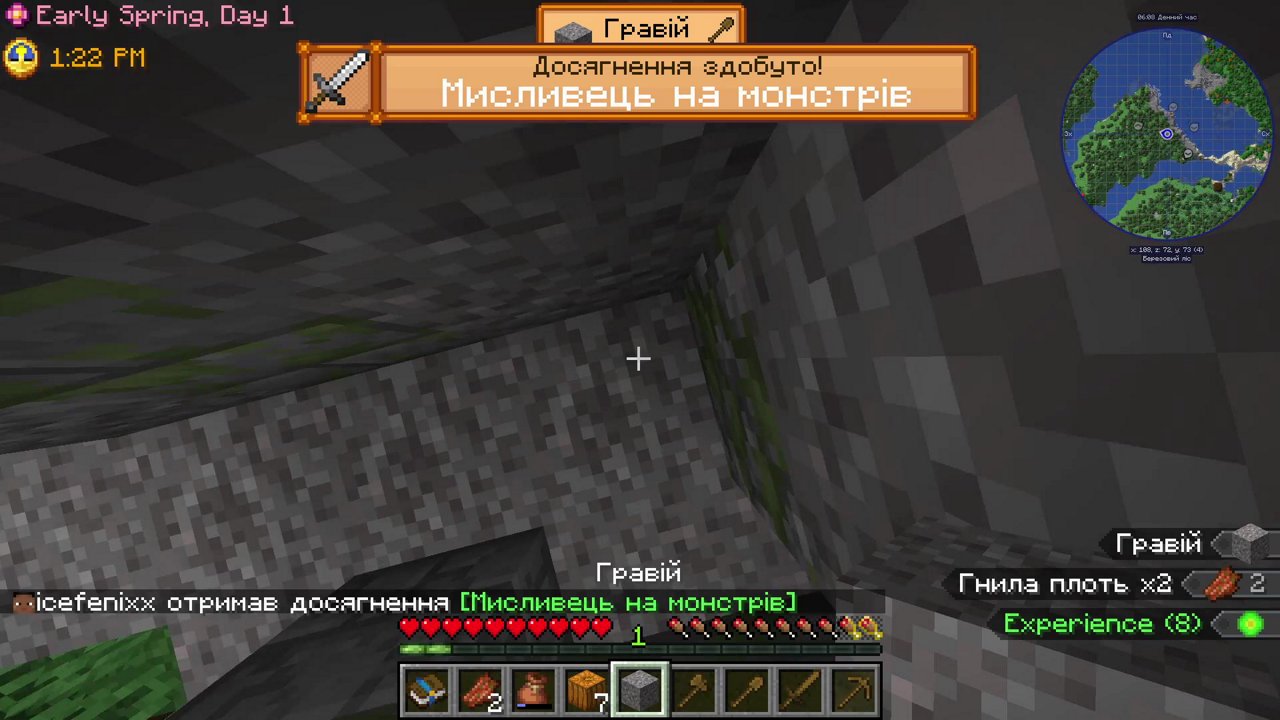Click the Мисливець на монстрів achievement banner

[675, 94]
